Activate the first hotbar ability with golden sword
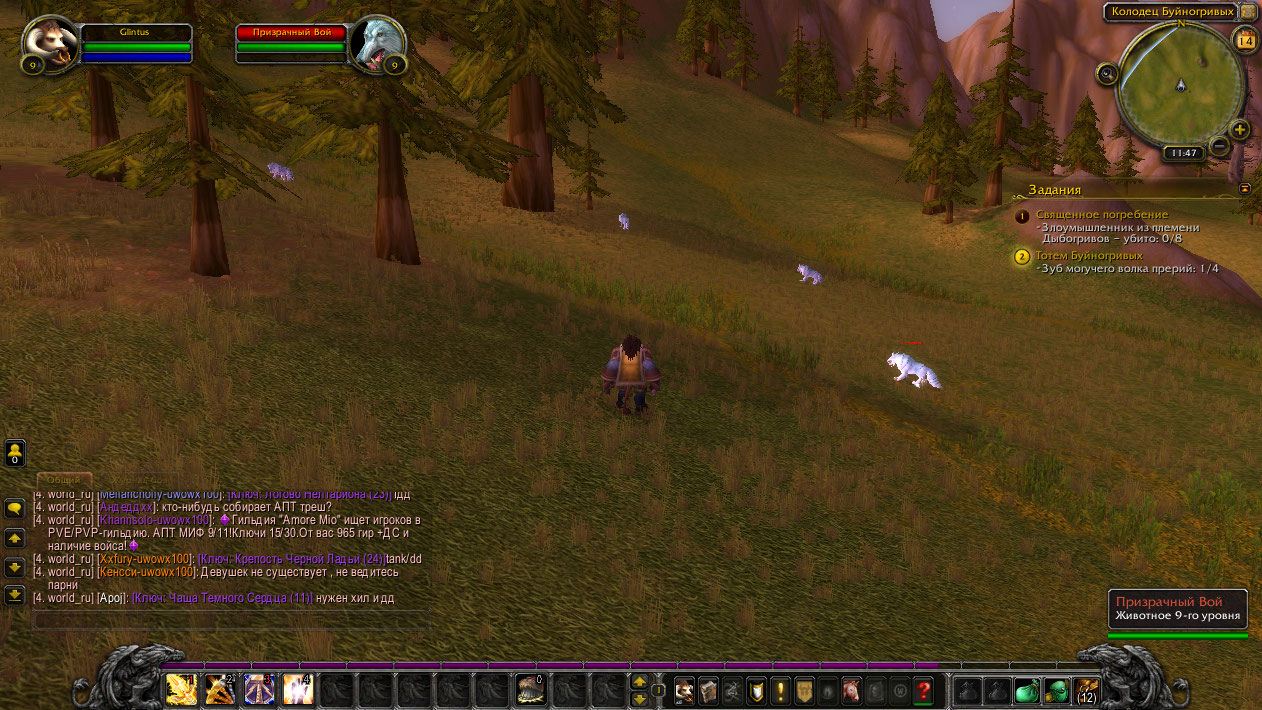This screenshot has height=710, width=1262. tap(181, 689)
